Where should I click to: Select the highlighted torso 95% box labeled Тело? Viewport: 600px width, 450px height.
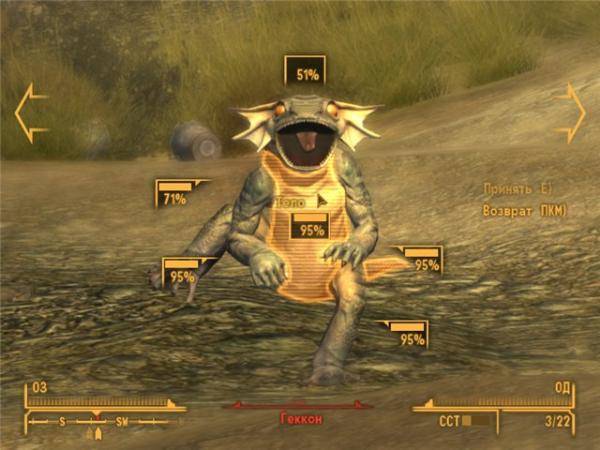point(311,227)
